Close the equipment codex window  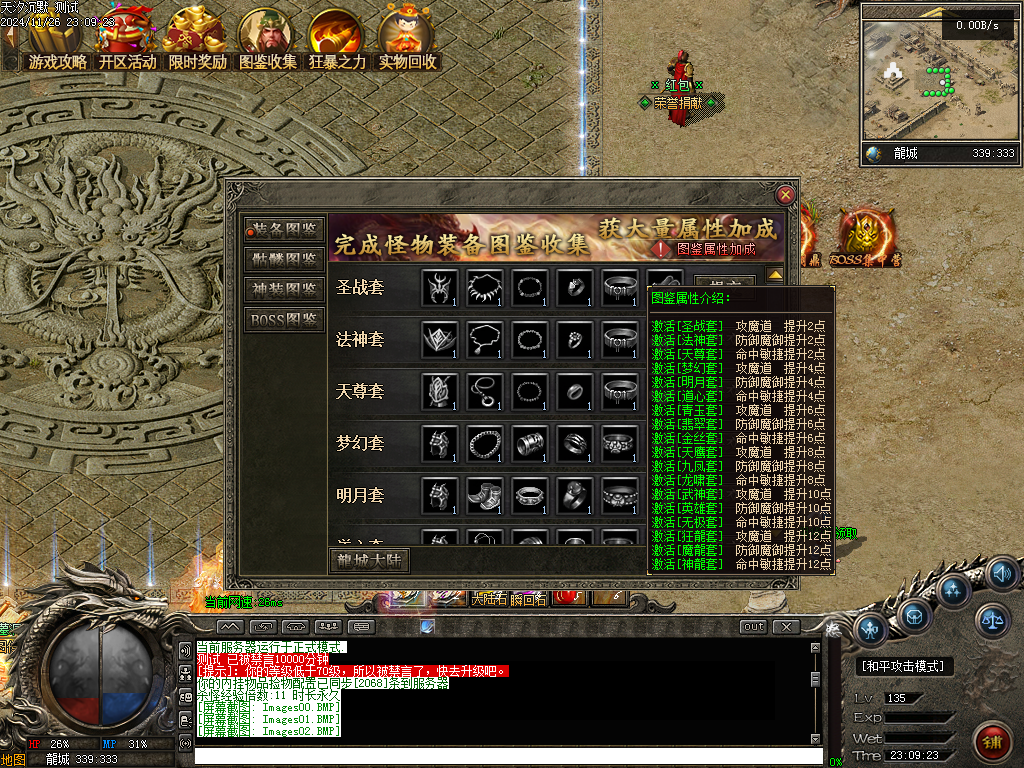click(x=786, y=195)
